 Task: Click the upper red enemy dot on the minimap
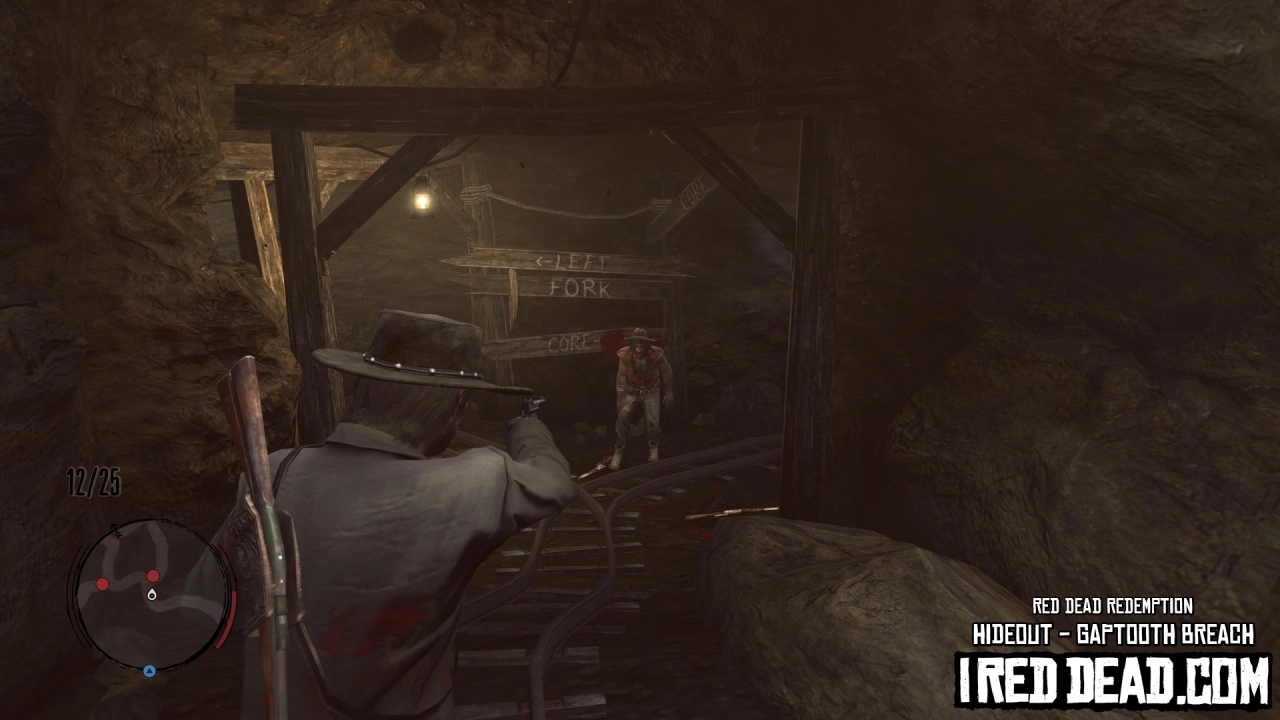coord(151,576)
